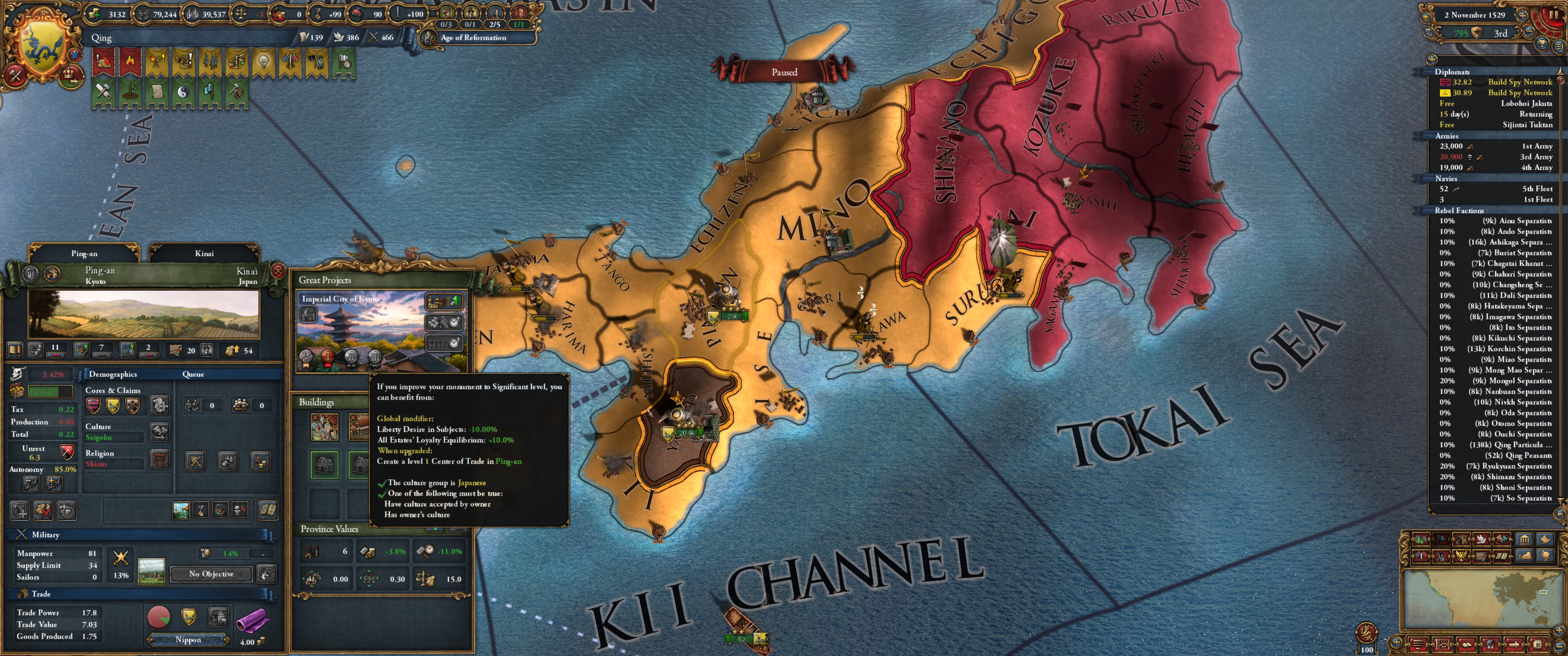Convert province religion via the torii icon

pyautogui.click(x=160, y=460)
